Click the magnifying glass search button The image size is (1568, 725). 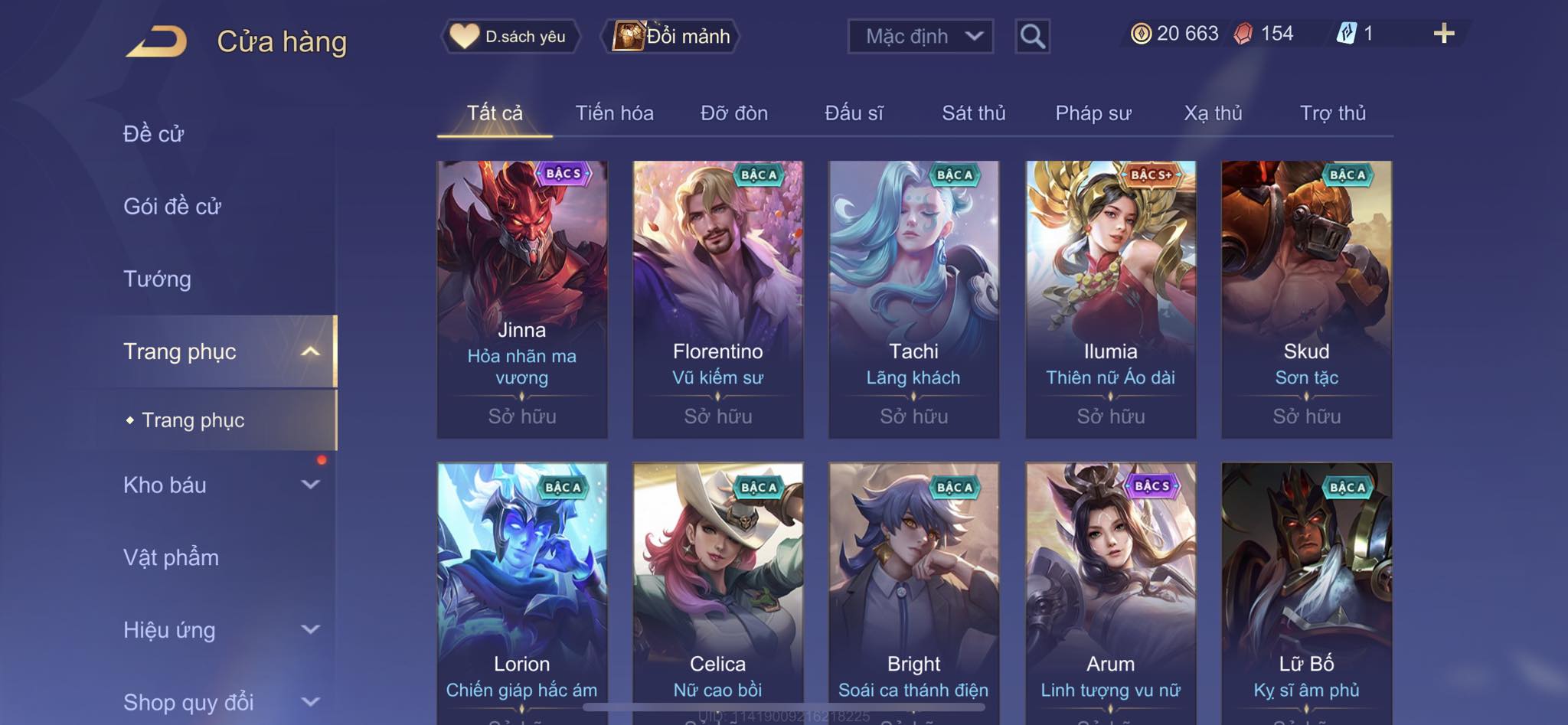(1032, 36)
